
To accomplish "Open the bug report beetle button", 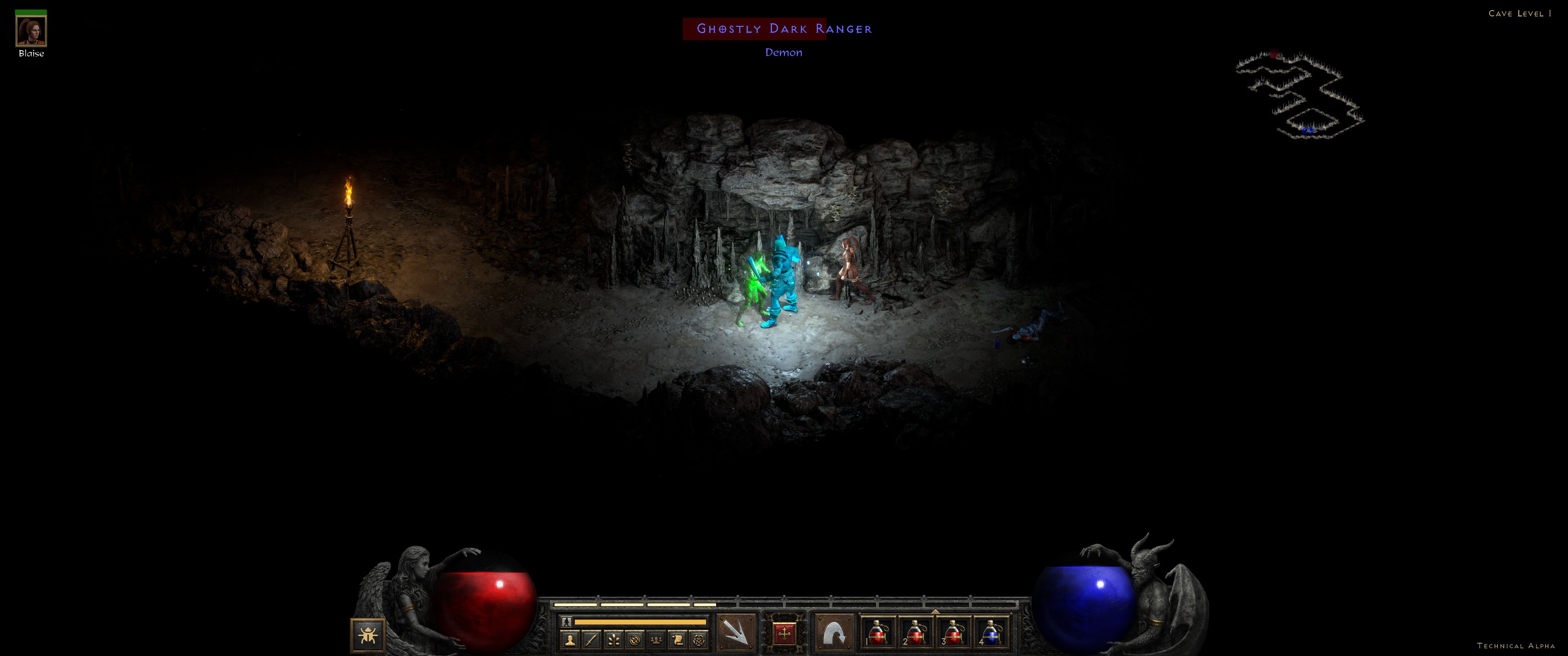I will [x=368, y=635].
